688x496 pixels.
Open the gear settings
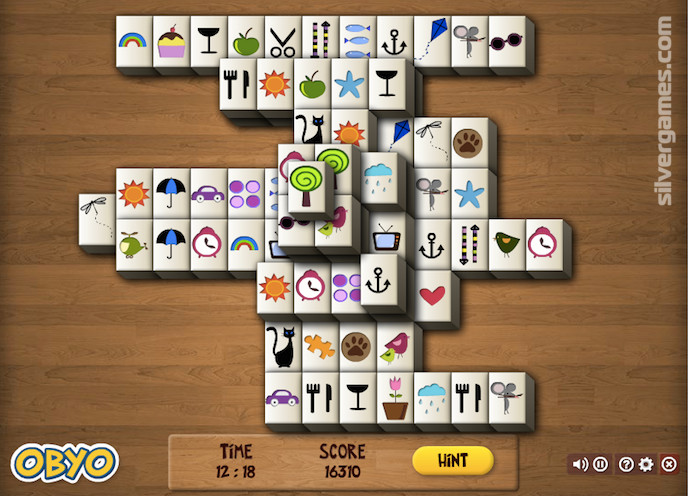(x=646, y=464)
